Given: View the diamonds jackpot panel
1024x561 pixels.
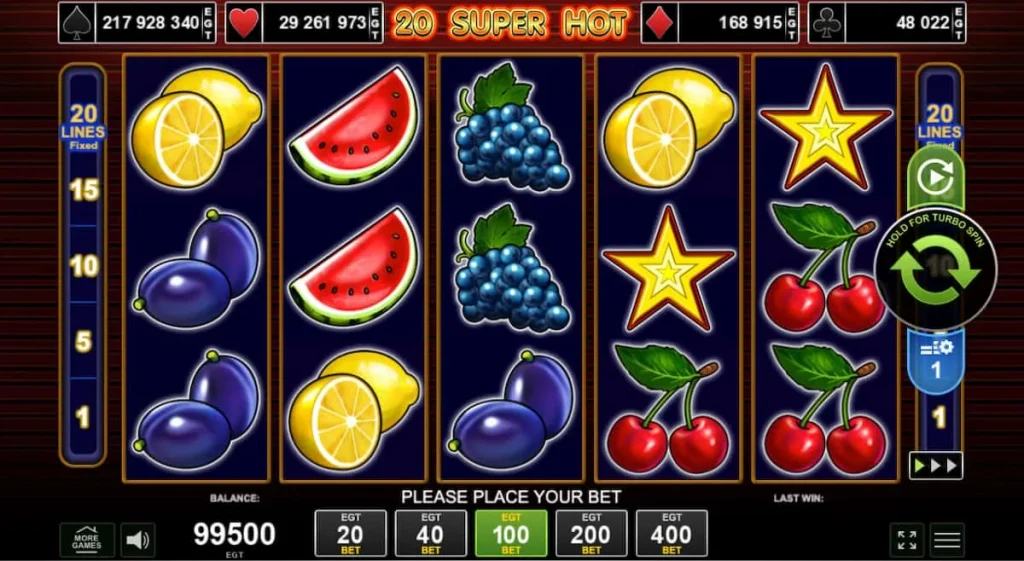Looking at the screenshot, I should click(x=720, y=22).
